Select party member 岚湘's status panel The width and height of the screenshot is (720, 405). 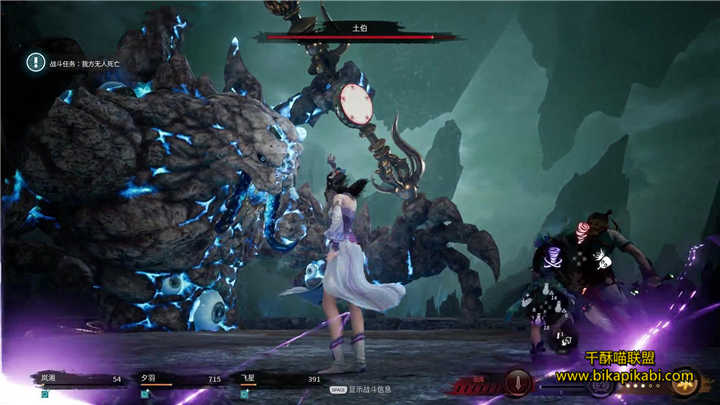(80, 380)
